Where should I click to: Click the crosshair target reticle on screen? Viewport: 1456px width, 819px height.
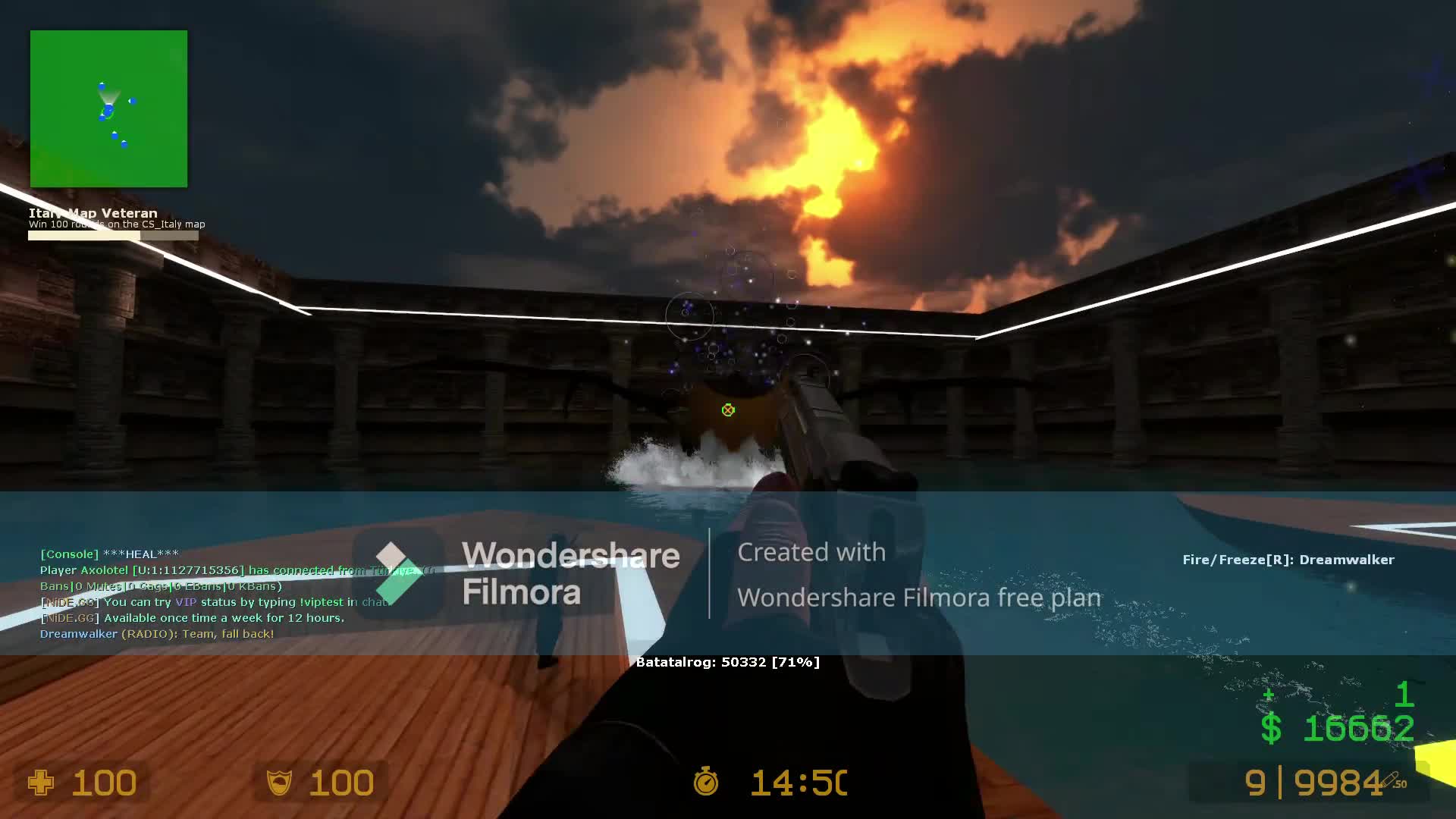[727, 409]
